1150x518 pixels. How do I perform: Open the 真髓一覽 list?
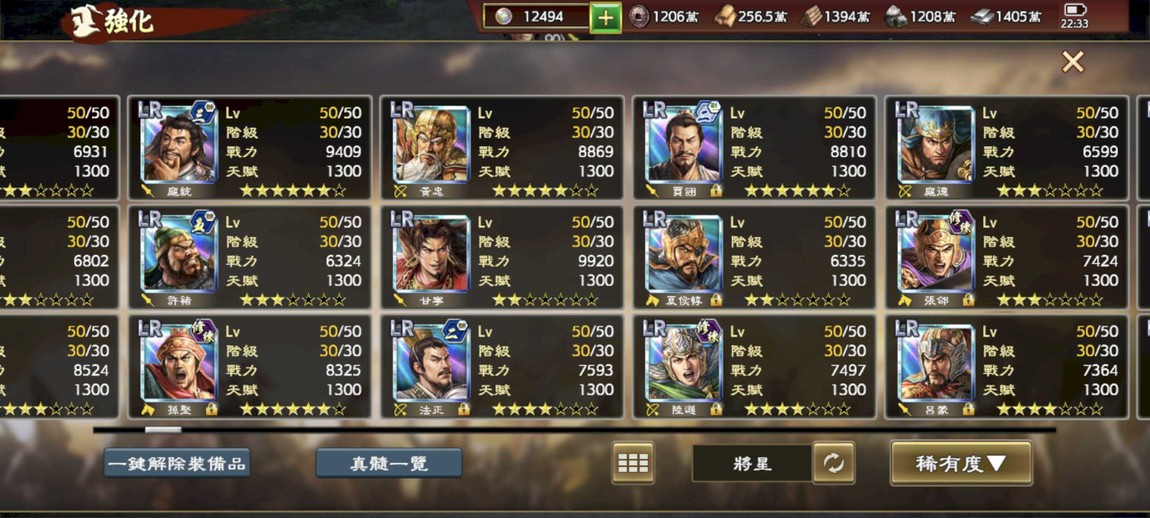point(388,463)
